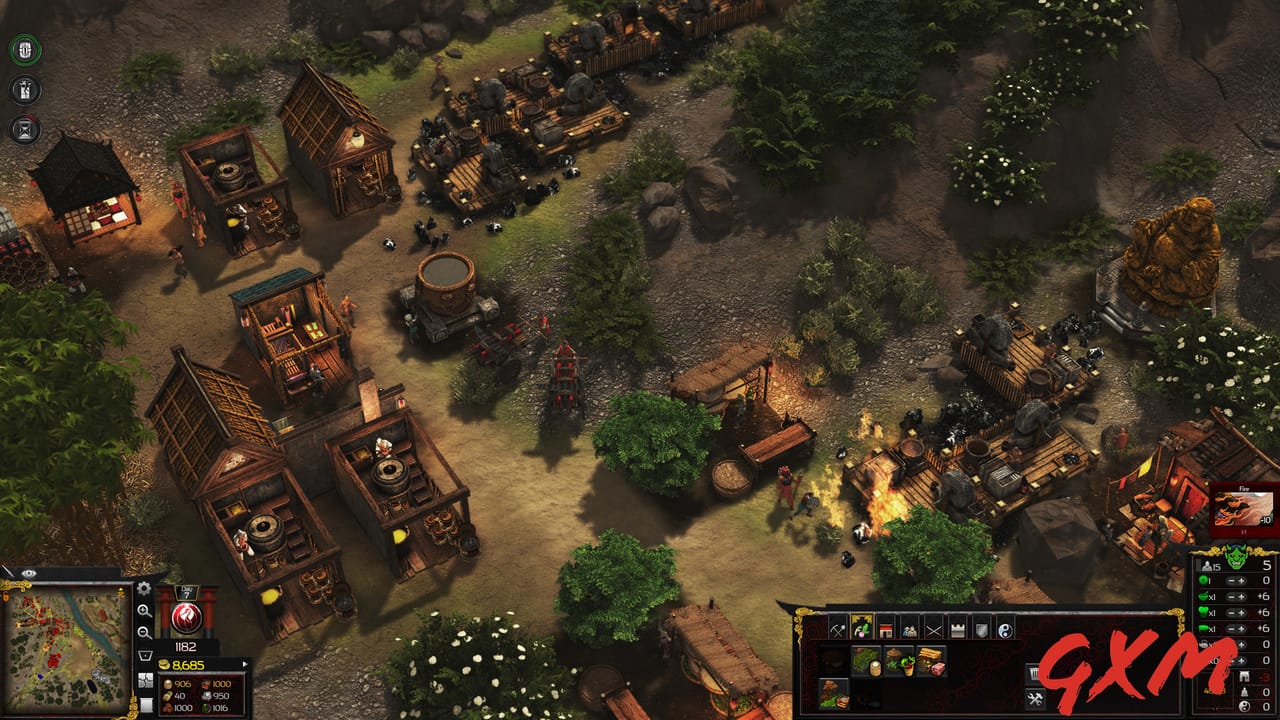The height and width of the screenshot is (720, 1280).
Task: Open the castle fortifications tab with wall icon
Action: point(957,629)
